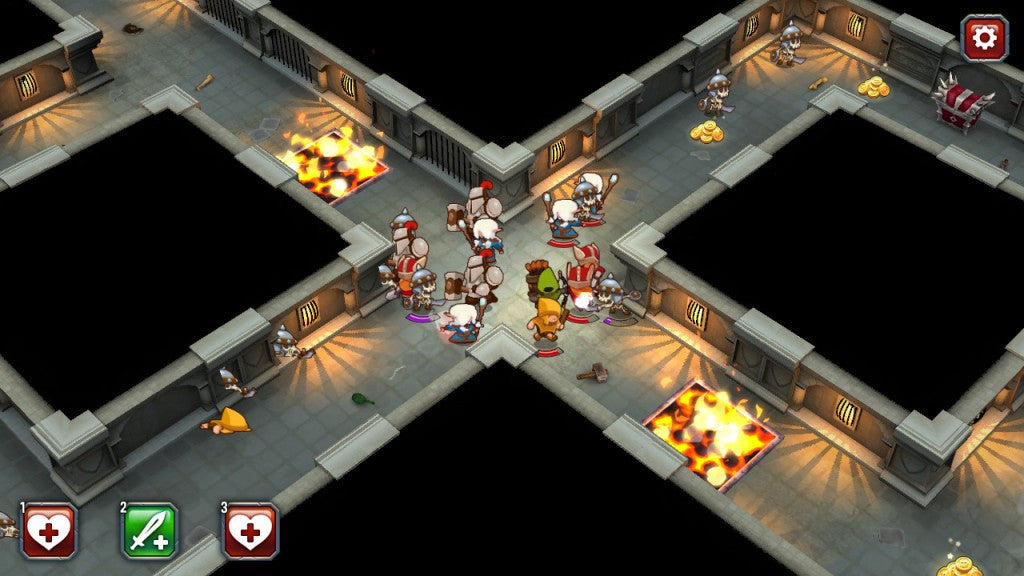
Task: Activate the green sword buff ability
Action: point(150,530)
